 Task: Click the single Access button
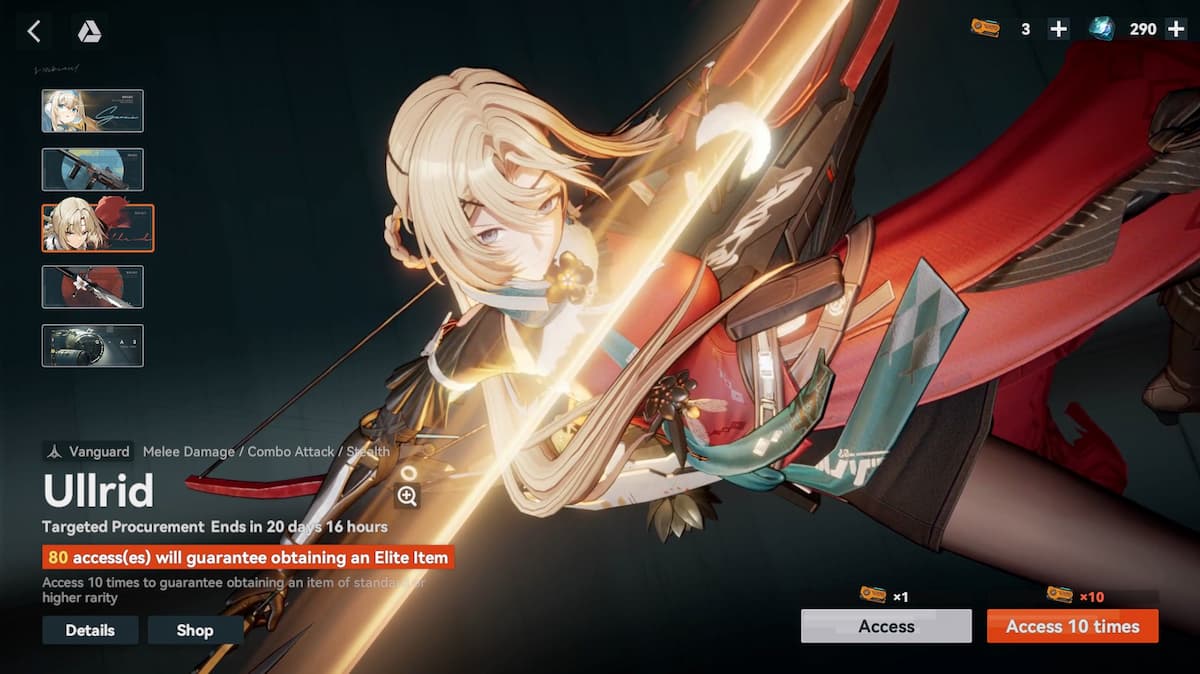[x=886, y=626]
